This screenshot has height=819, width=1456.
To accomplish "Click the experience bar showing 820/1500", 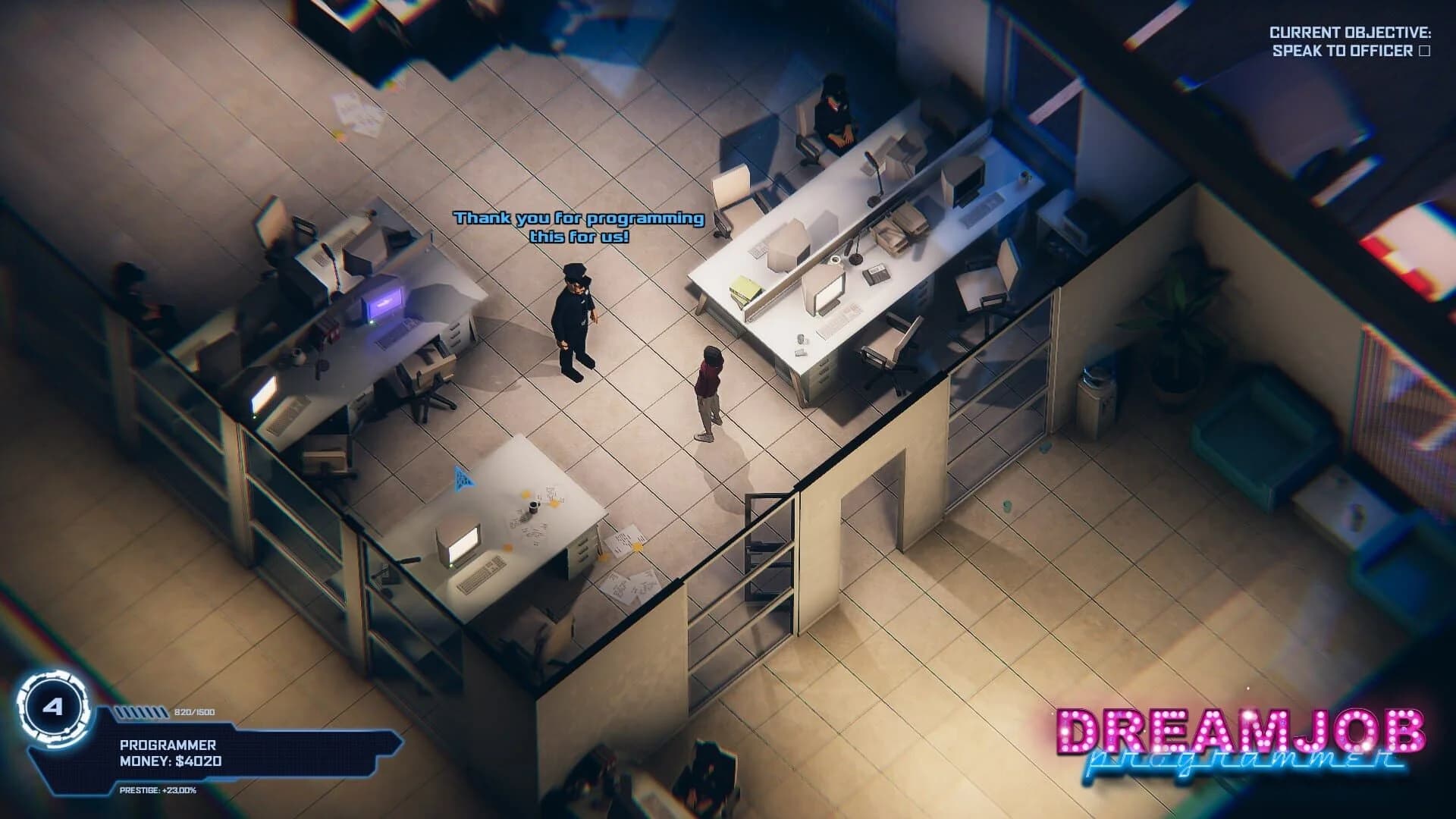I will click(140, 713).
